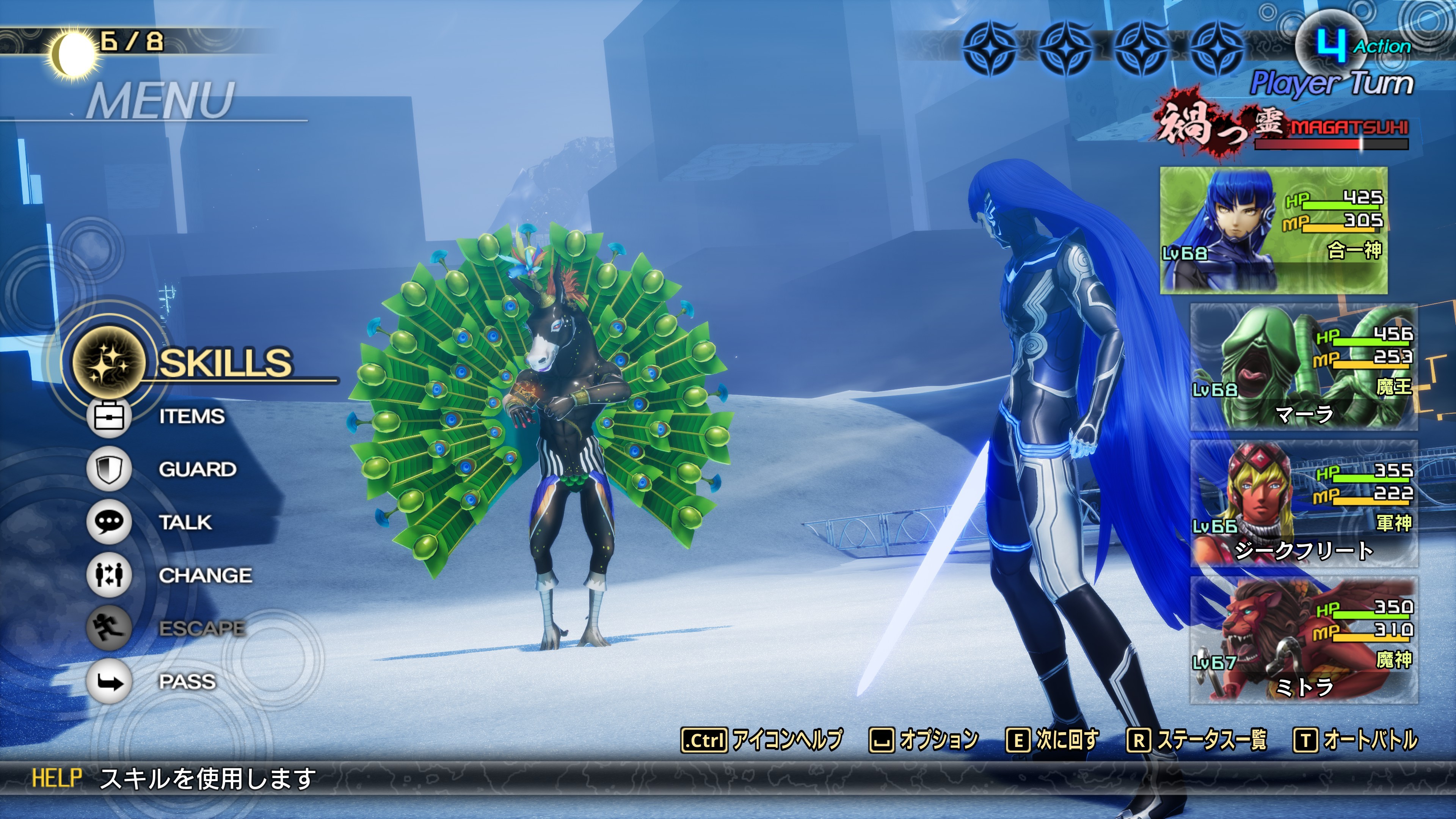
Task: Open the SKILLS command
Action: click(x=225, y=362)
